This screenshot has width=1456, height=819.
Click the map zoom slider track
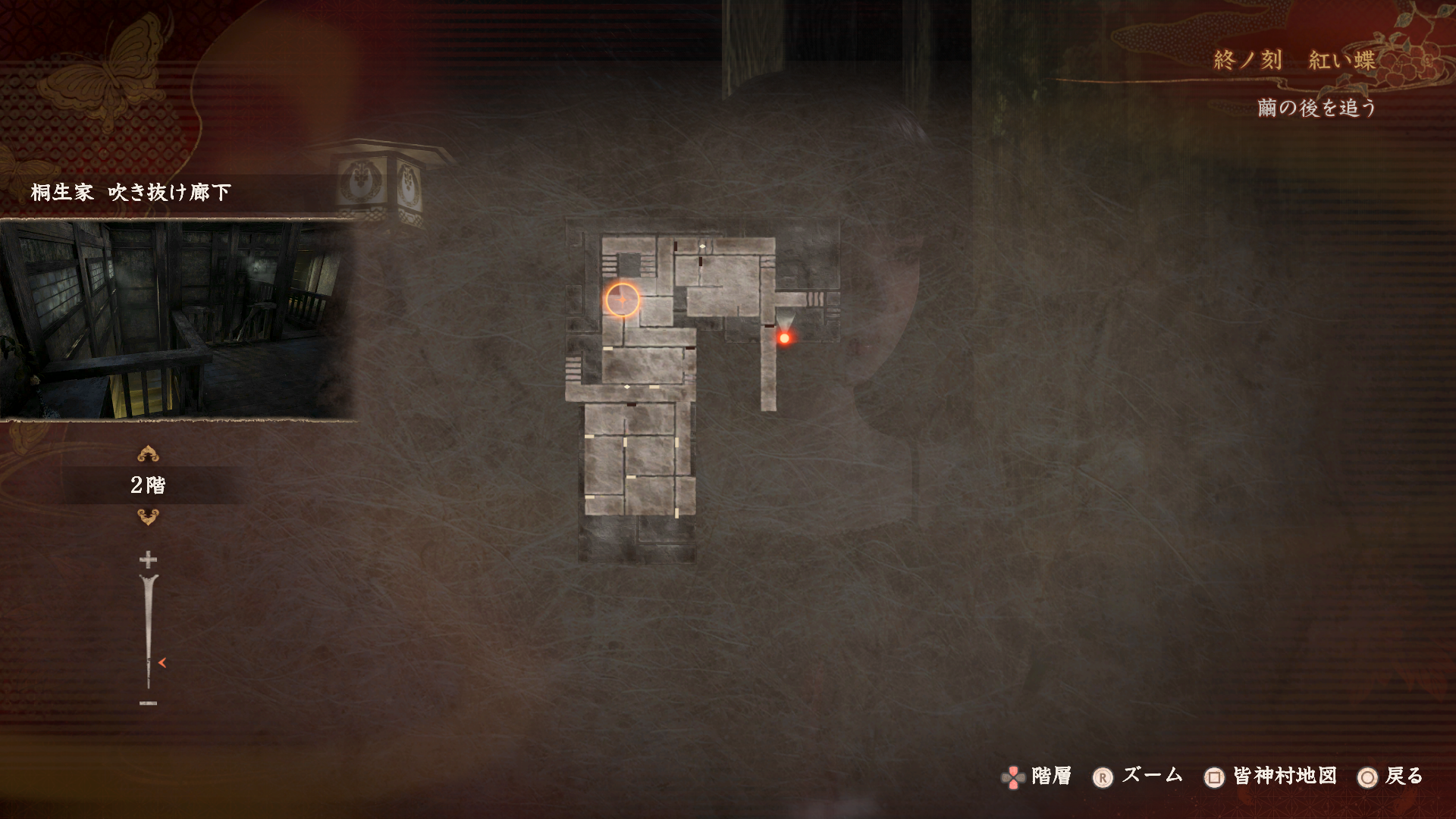(148, 629)
